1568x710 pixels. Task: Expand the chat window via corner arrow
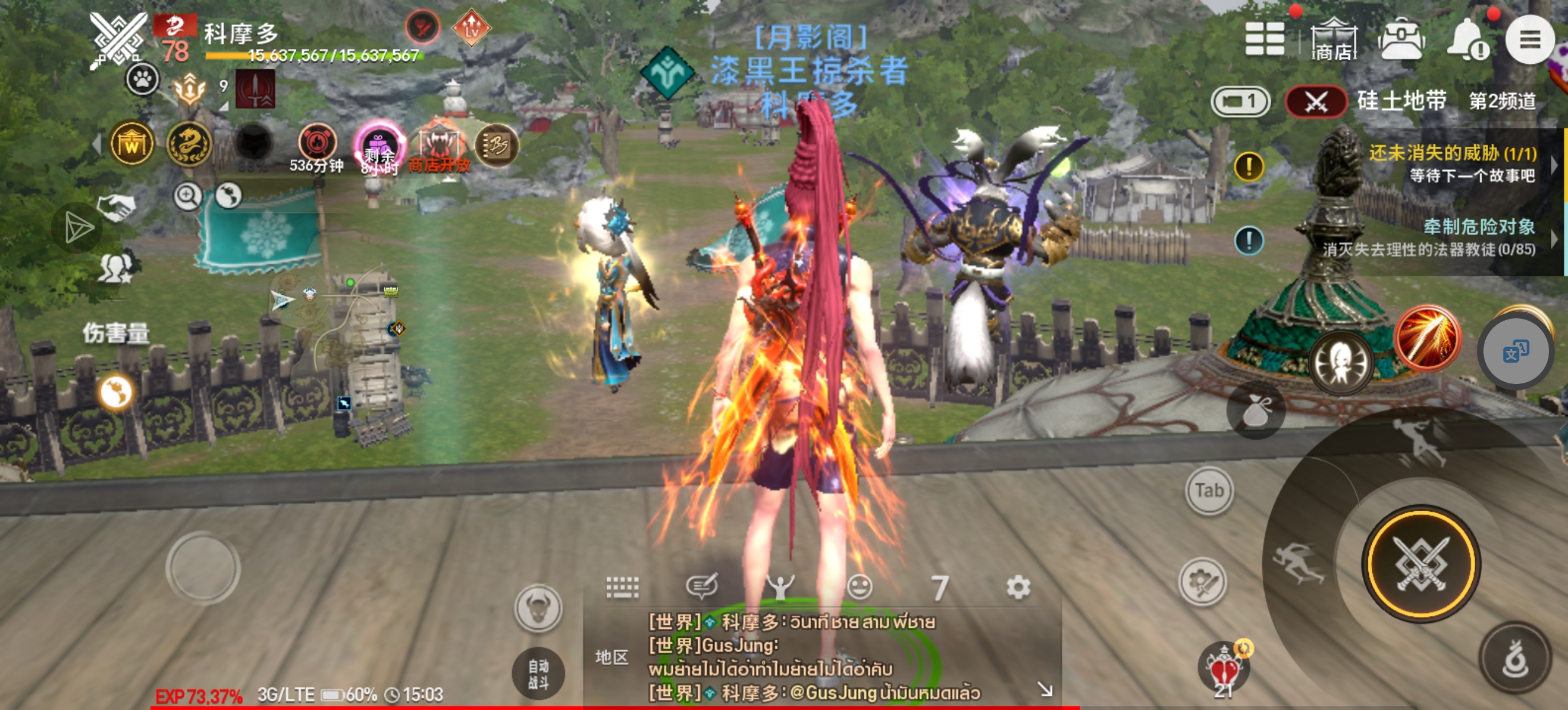pyautogui.click(x=1045, y=689)
